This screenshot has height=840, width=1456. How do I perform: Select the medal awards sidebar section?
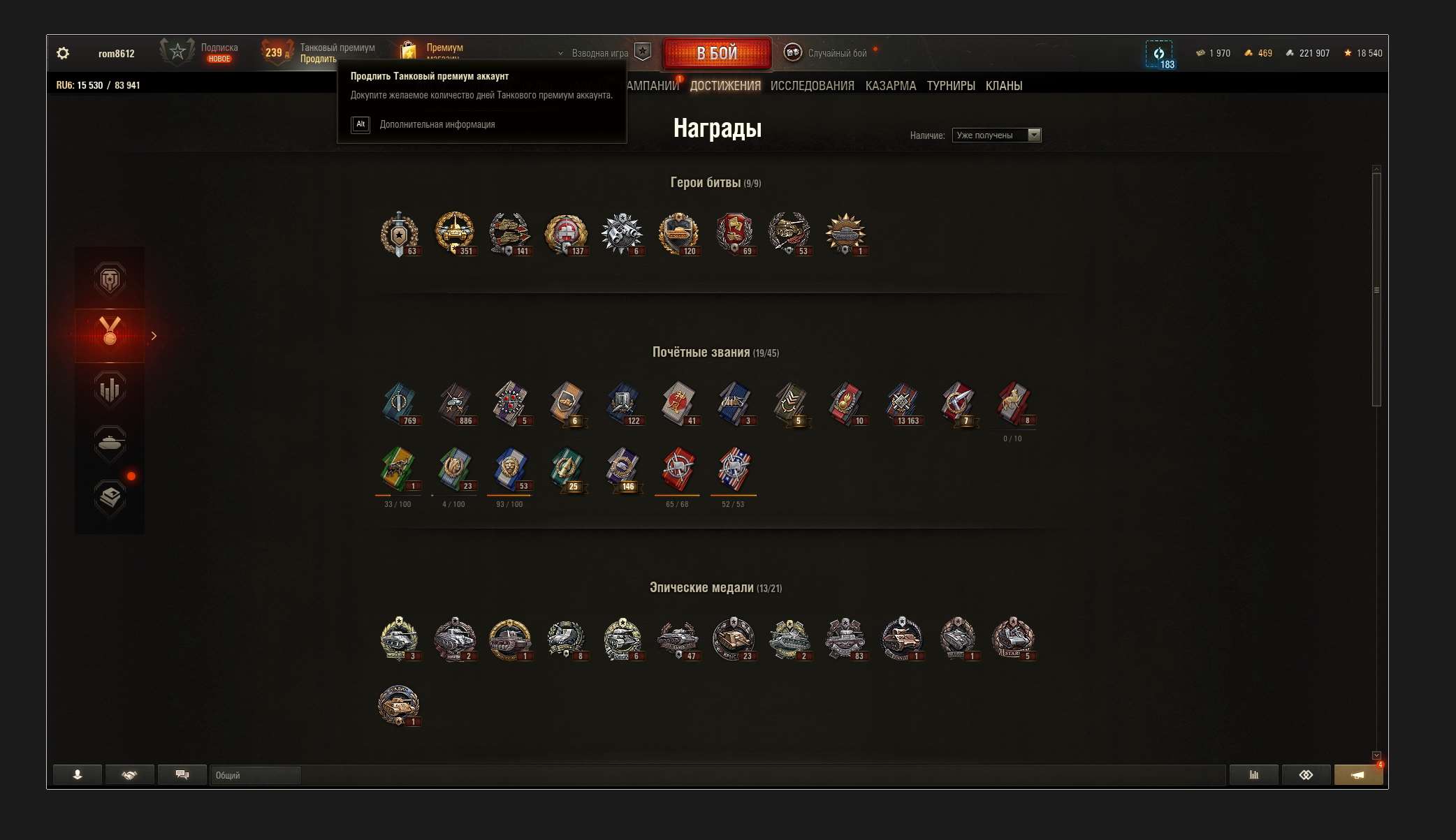[110, 335]
